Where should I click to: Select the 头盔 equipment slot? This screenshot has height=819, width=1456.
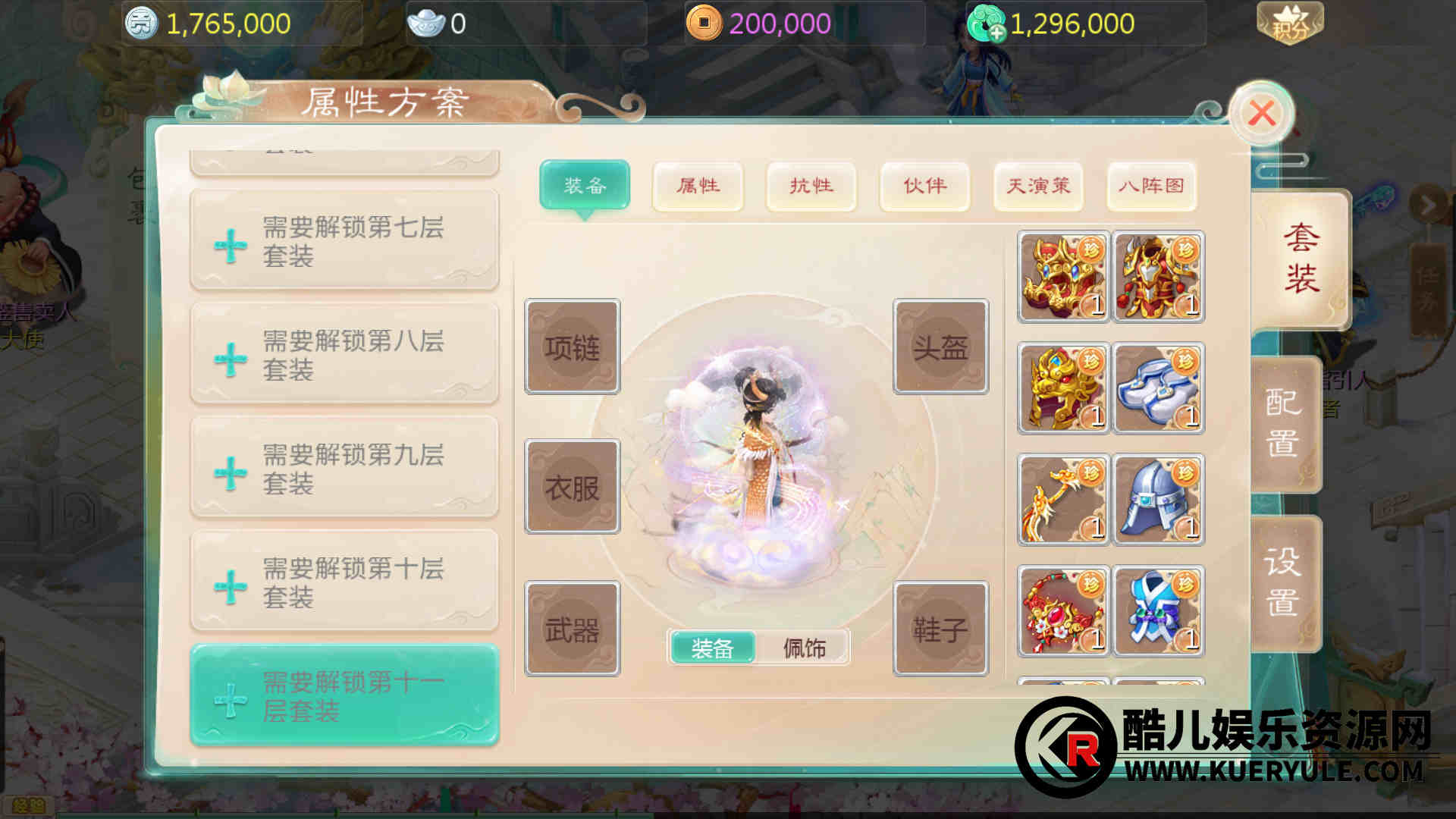pyautogui.click(x=940, y=347)
